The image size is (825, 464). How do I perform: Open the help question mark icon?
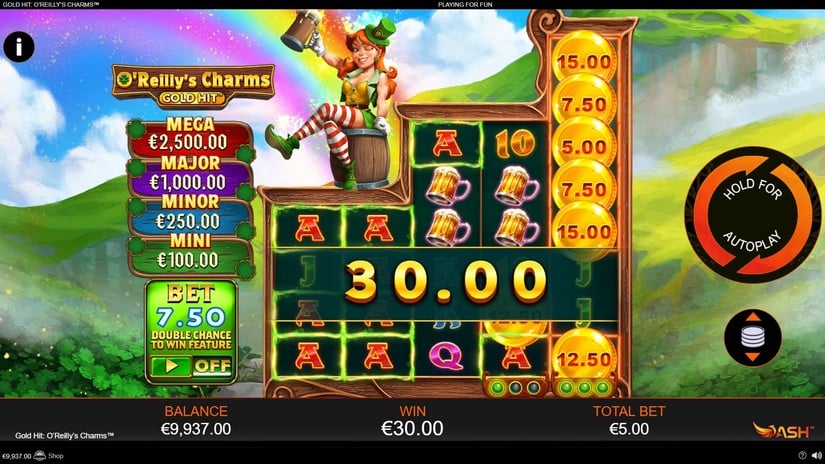pyautogui.click(x=802, y=456)
